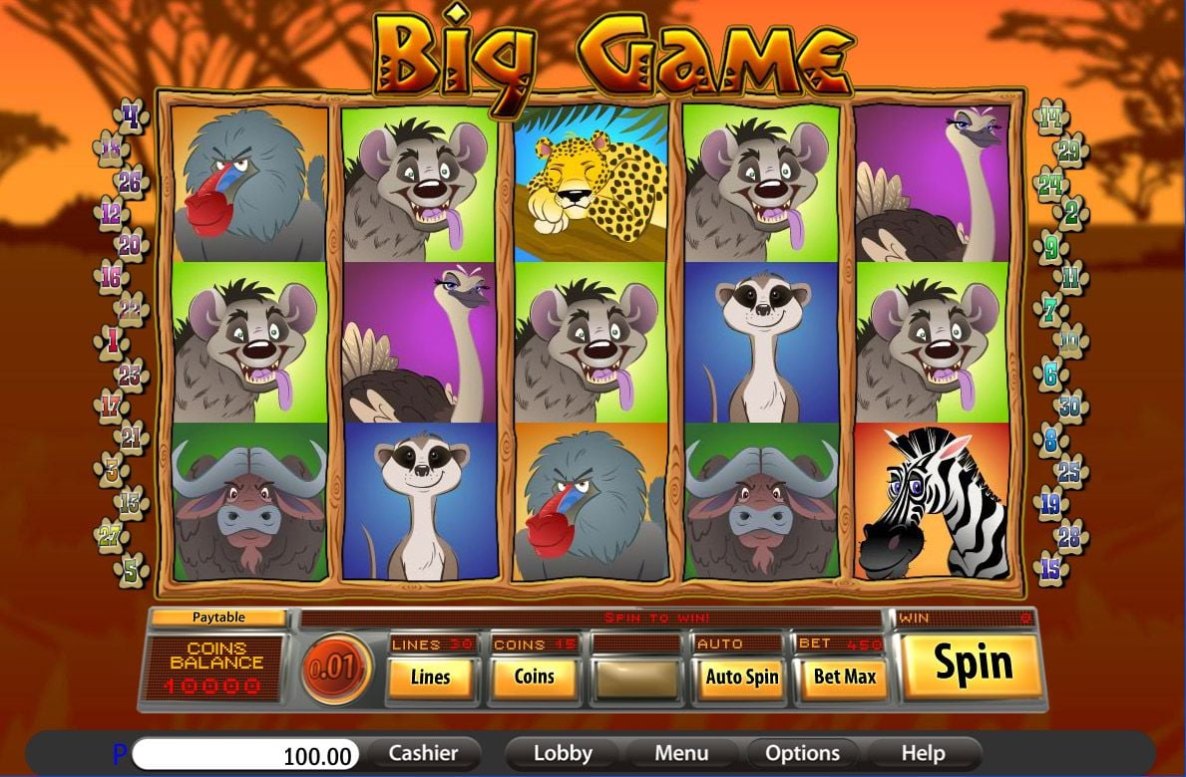This screenshot has height=777, width=1186.
Task: Choose payline 5 paw marker
Action: coord(131,569)
